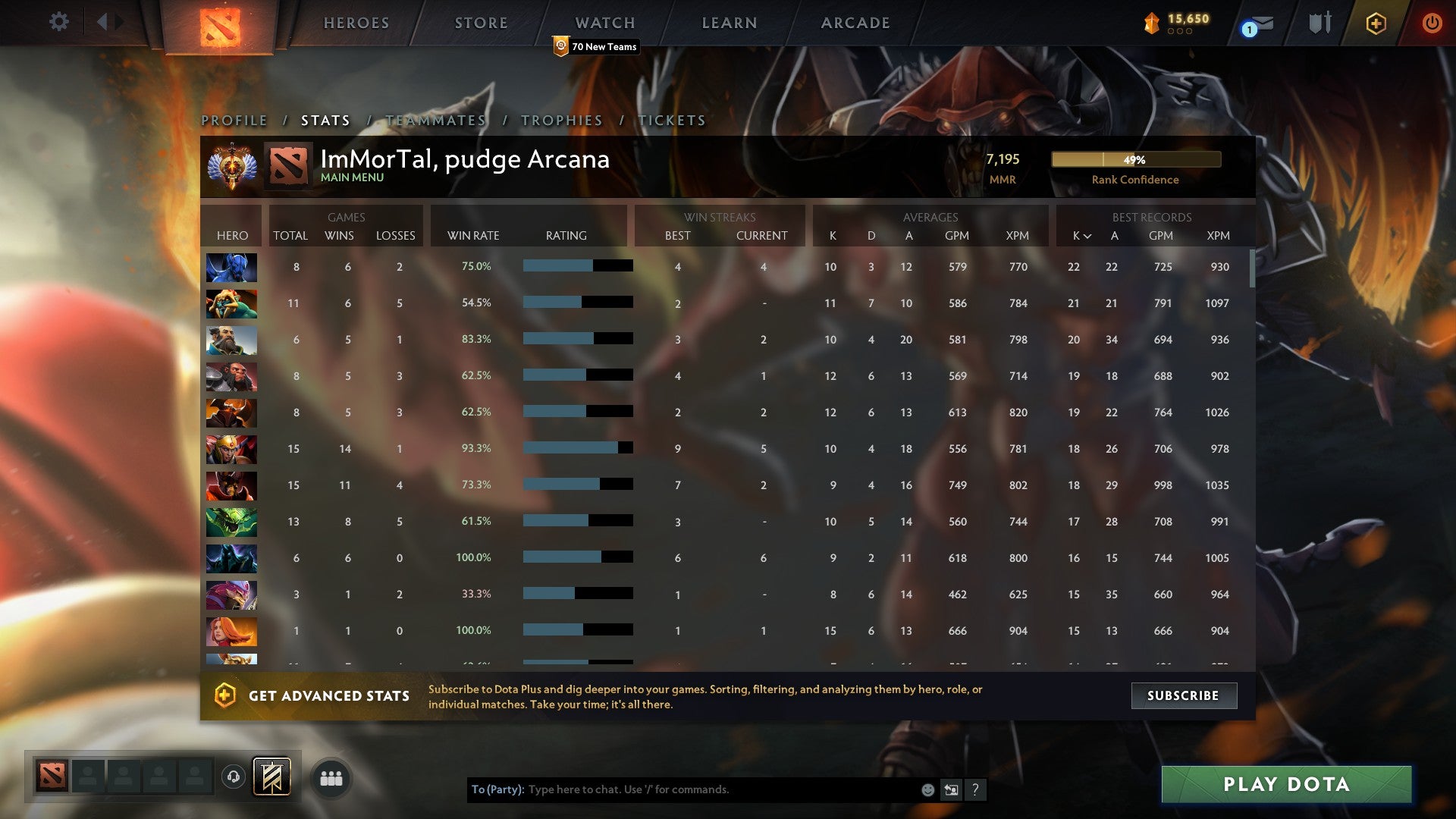
Task: Open the ARCADE menu item
Action: (855, 23)
